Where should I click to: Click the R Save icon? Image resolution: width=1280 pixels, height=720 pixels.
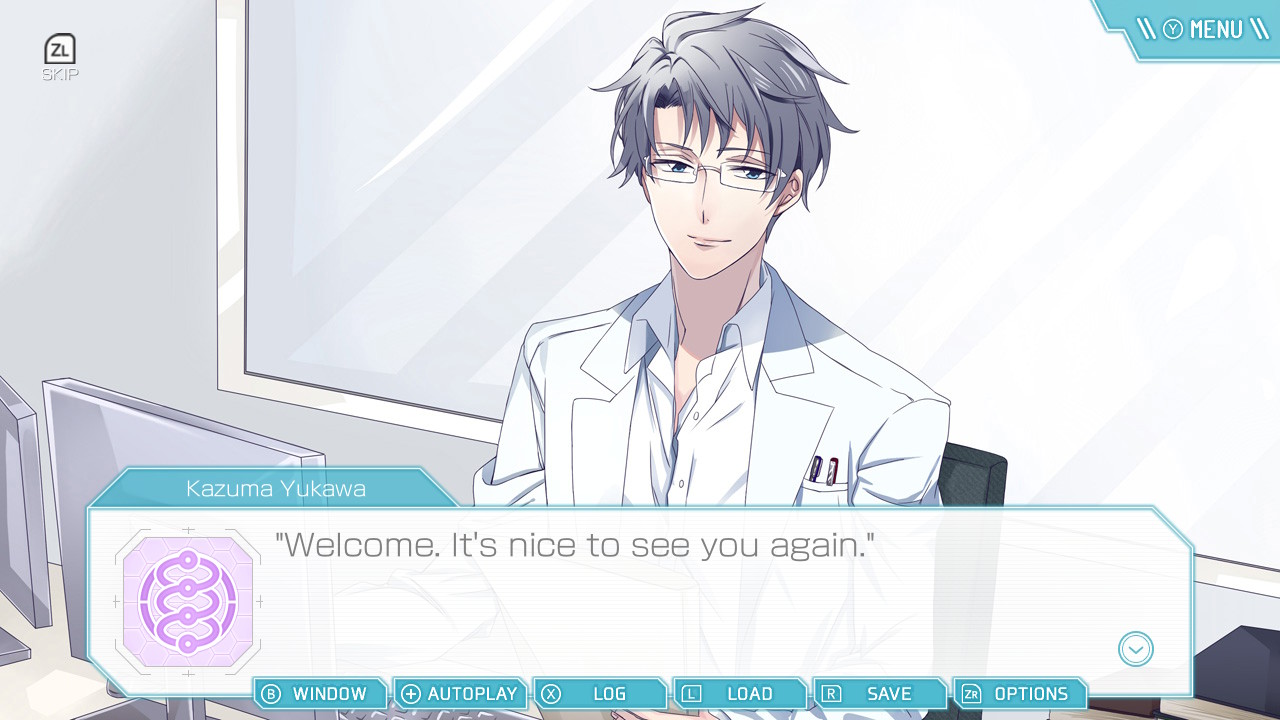830,693
